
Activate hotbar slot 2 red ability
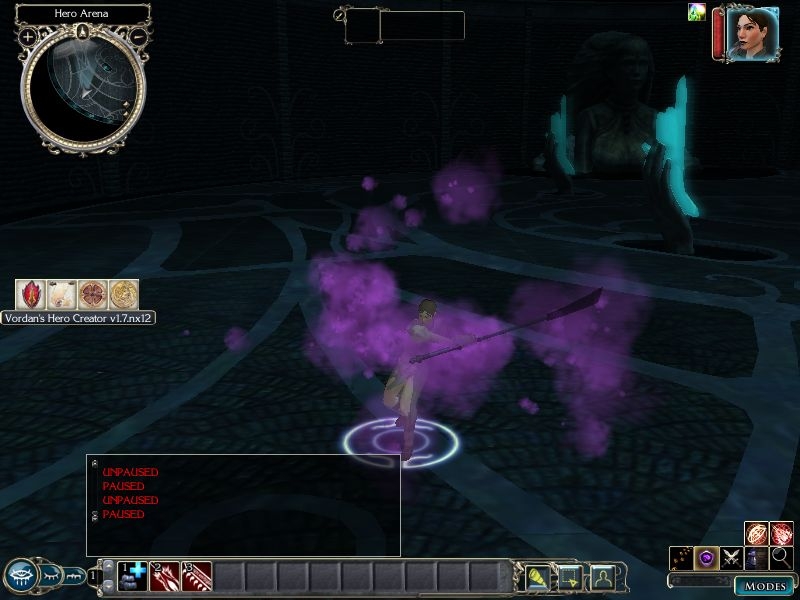pyautogui.click(x=165, y=575)
